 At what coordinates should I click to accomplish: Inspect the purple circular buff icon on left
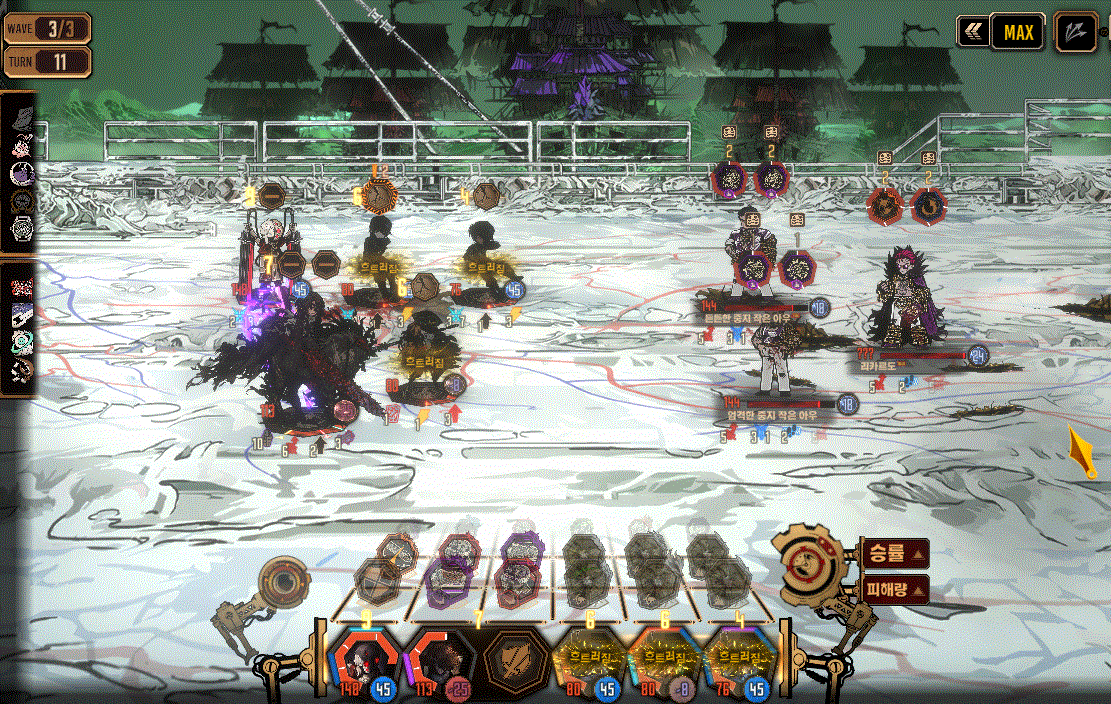click(x=21, y=172)
